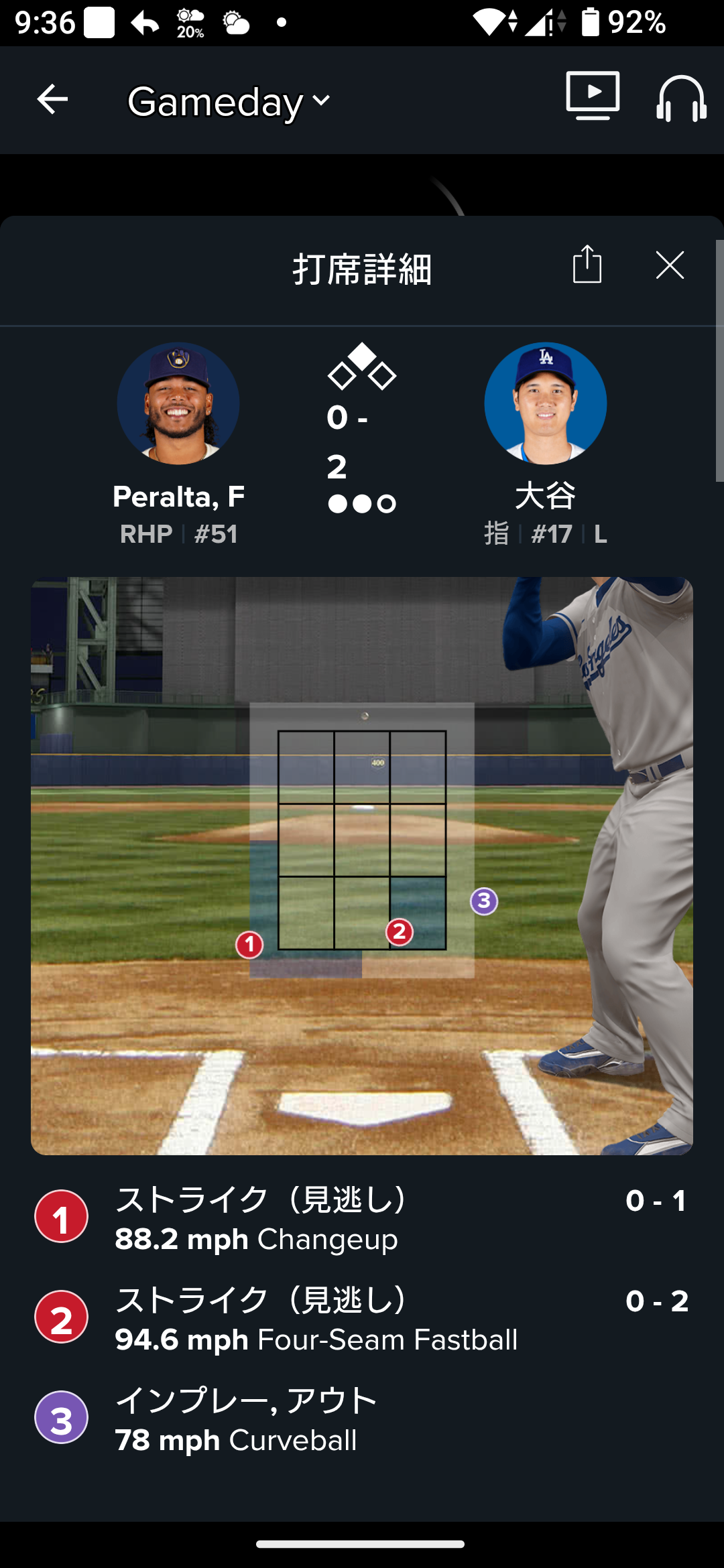Go back with the arrow button

[x=52, y=100]
